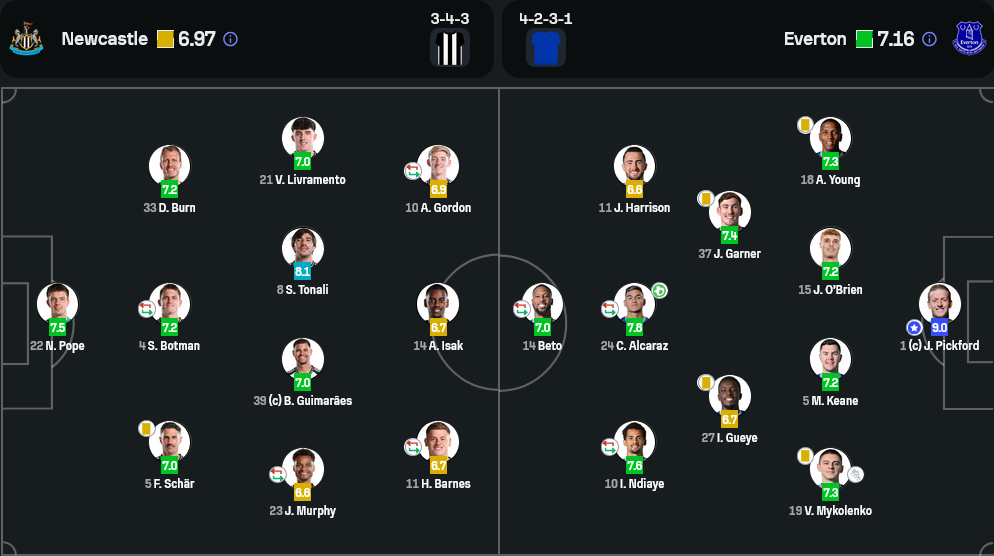Show I. Ndiaye's player stats
Screen dimensions: 994x556
coord(634,442)
